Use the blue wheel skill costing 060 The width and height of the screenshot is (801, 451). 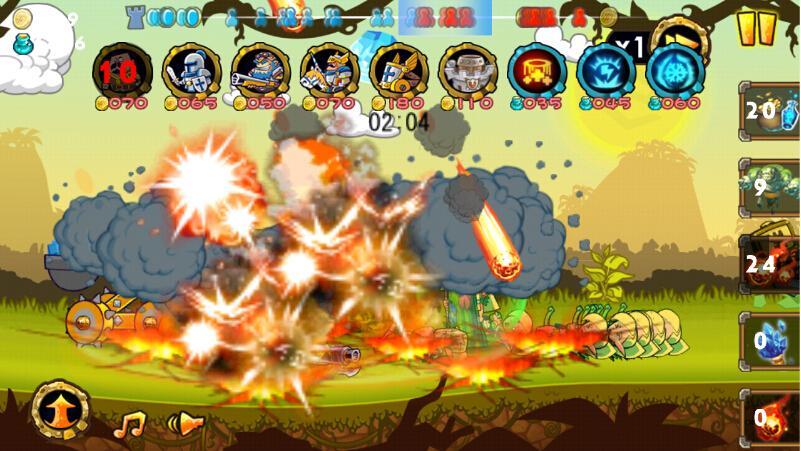(x=675, y=70)
